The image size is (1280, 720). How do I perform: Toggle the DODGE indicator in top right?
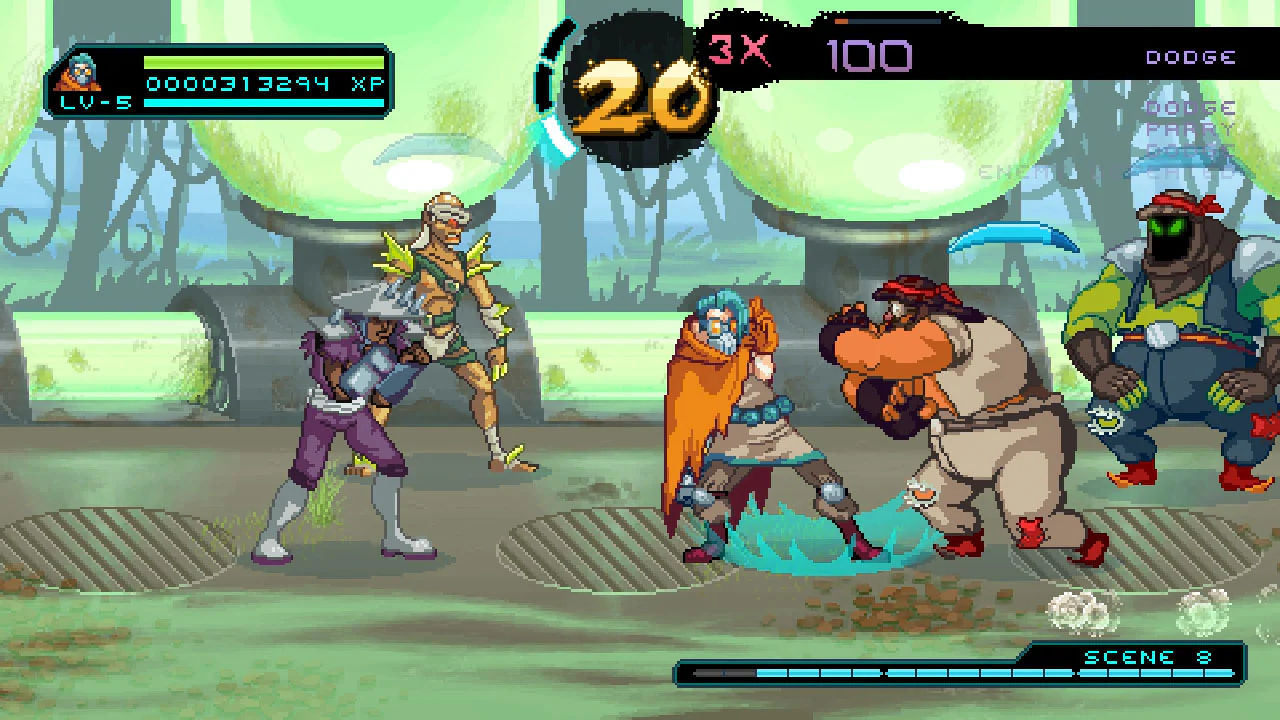click(x=1191, y=57)
